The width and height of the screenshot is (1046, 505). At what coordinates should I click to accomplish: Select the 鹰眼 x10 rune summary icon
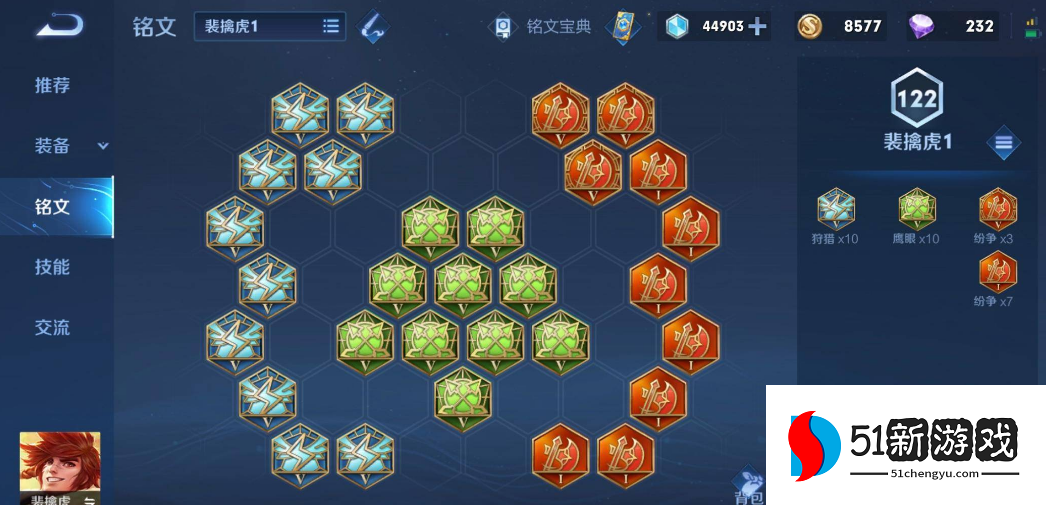coord(916,210)
